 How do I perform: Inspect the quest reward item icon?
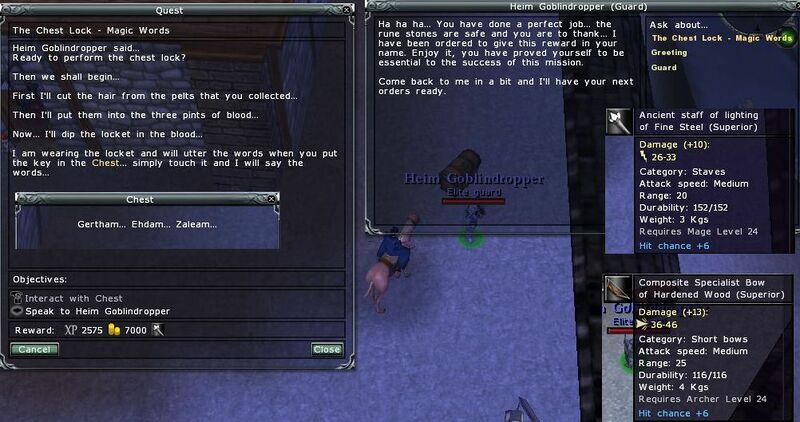[x=158, y=330]
